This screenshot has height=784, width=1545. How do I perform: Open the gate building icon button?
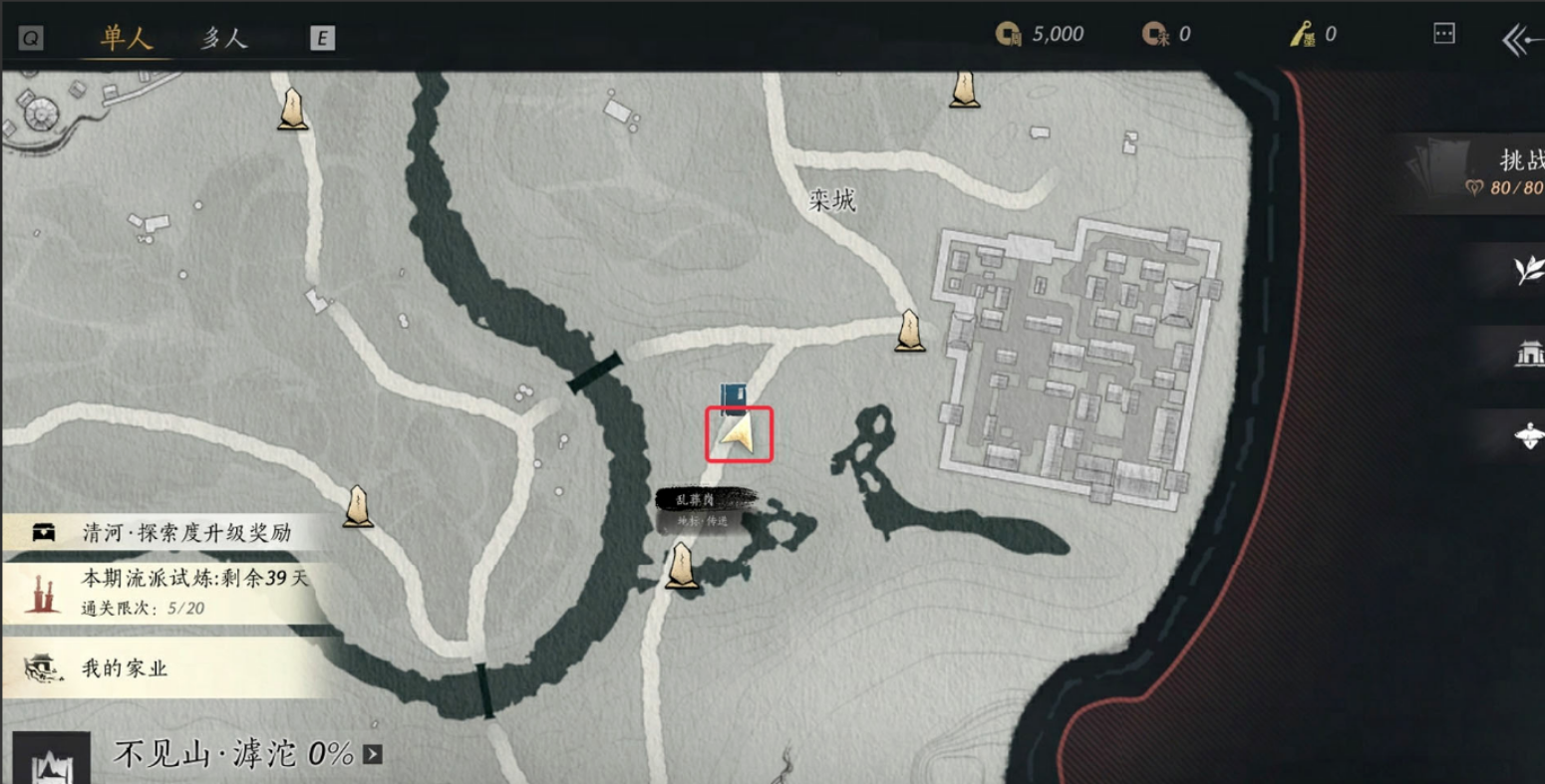1528,353
